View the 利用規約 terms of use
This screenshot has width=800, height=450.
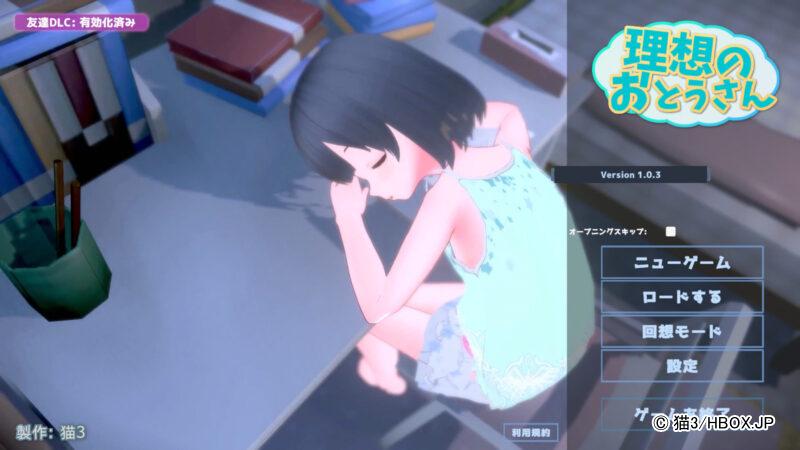coord(530,432)
